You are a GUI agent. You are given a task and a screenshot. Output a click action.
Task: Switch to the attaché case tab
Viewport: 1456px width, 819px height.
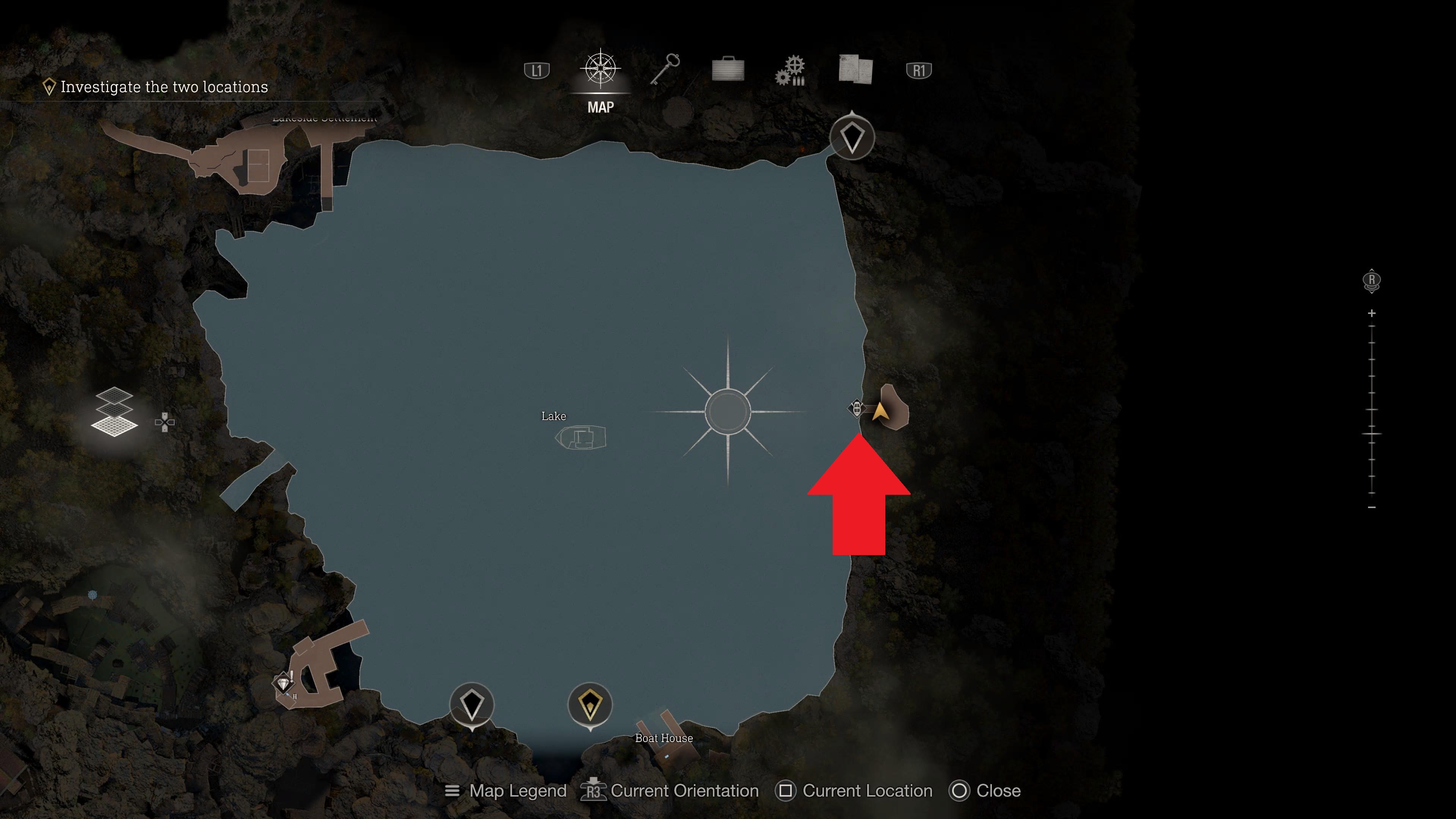728,70
